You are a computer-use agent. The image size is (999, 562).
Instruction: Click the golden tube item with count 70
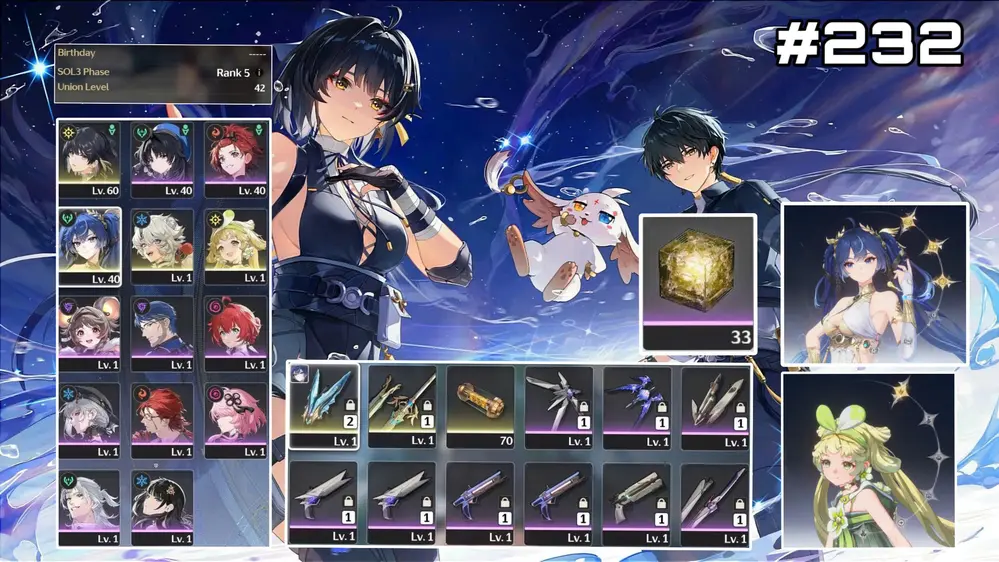(480, 405)
